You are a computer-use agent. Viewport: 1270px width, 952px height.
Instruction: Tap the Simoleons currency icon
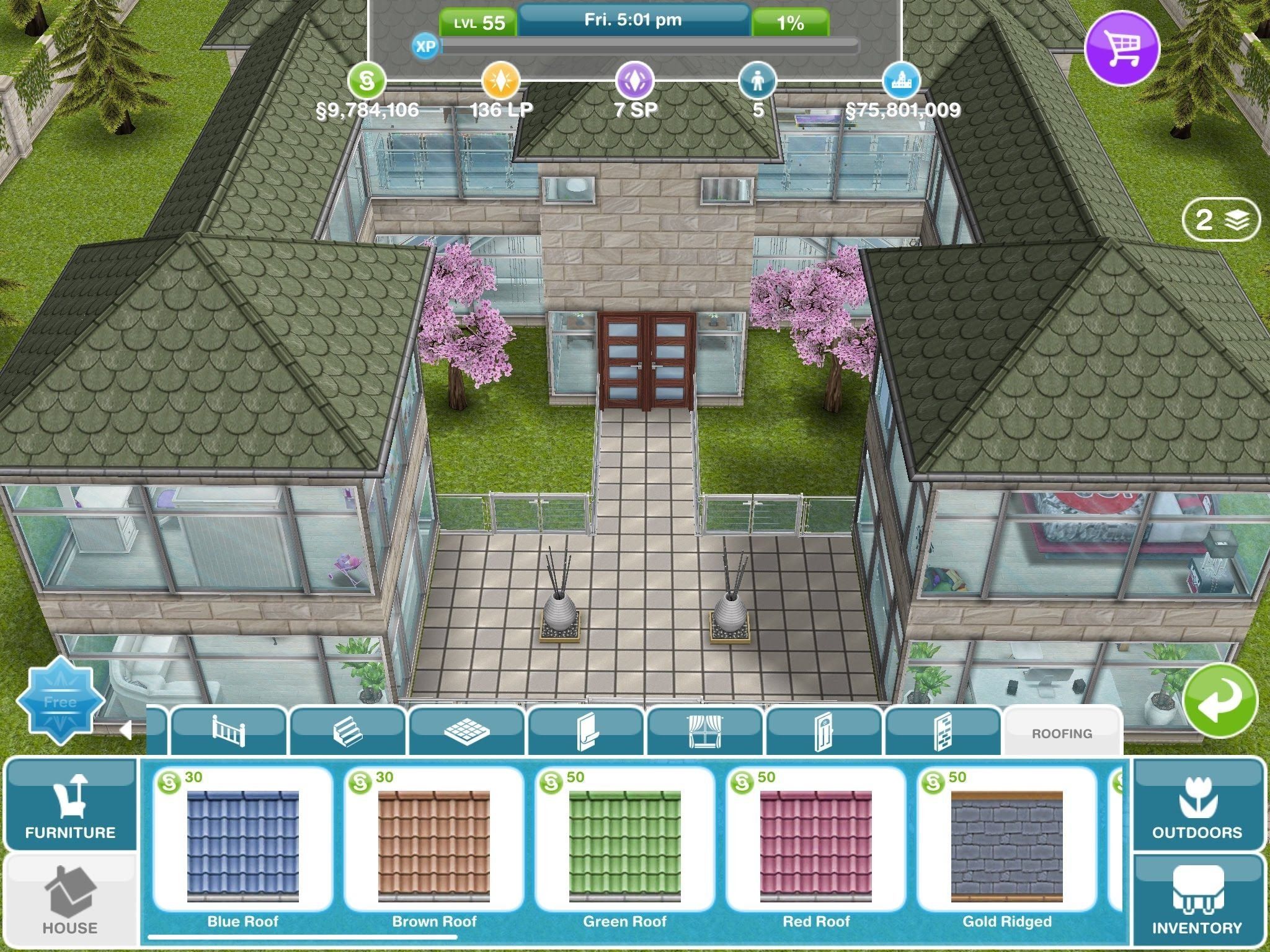[x=366, y=81]
